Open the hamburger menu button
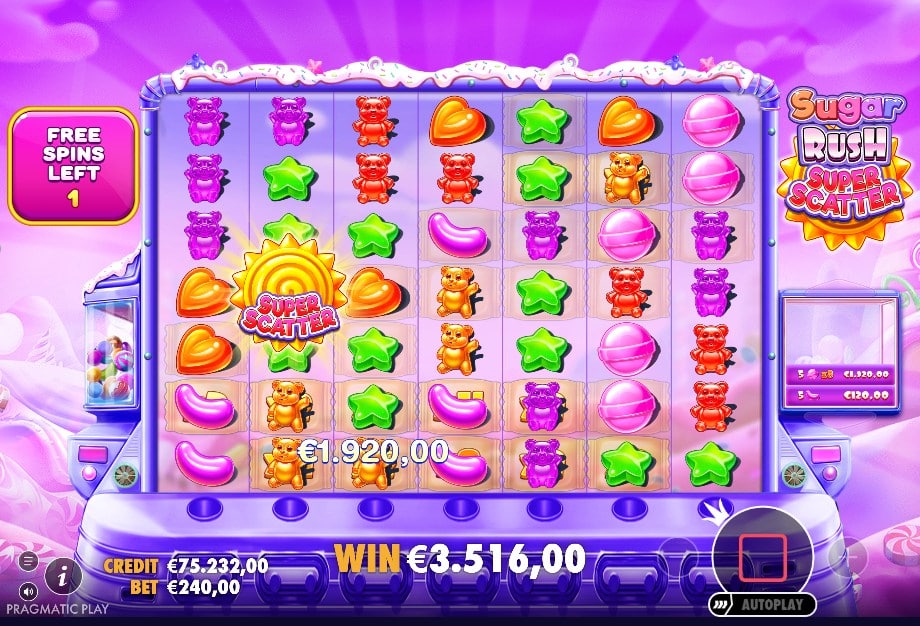 (x=27, y=560)
